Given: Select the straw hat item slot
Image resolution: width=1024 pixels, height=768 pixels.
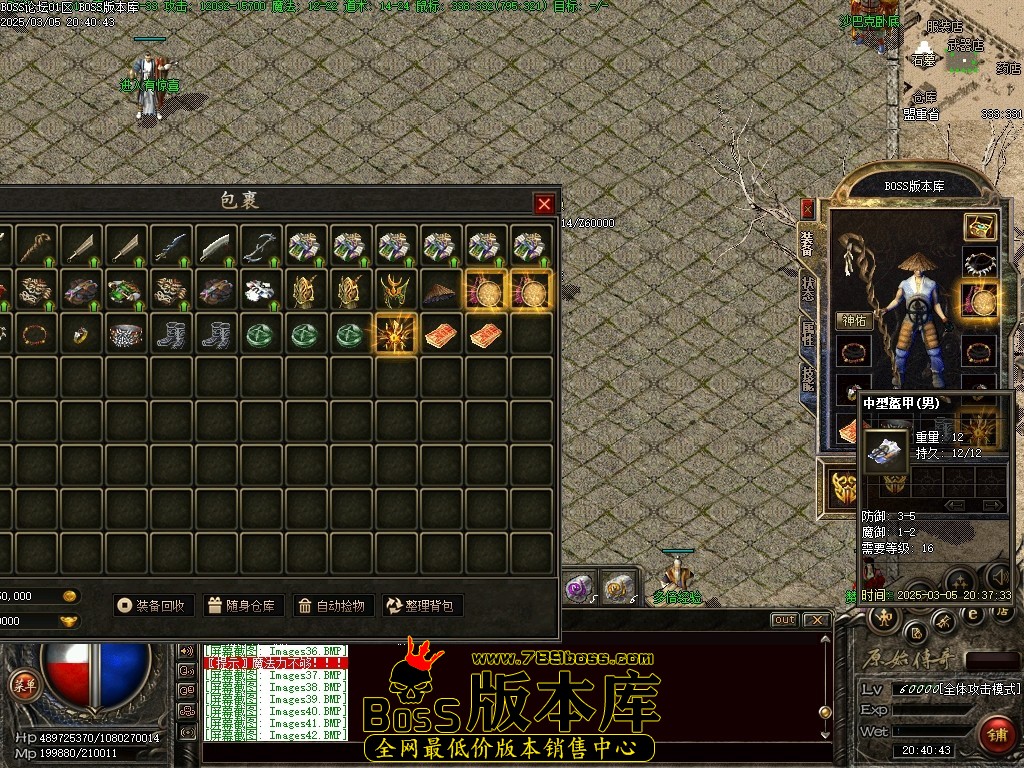Looking at the screenshot, I should click(441, 290).
